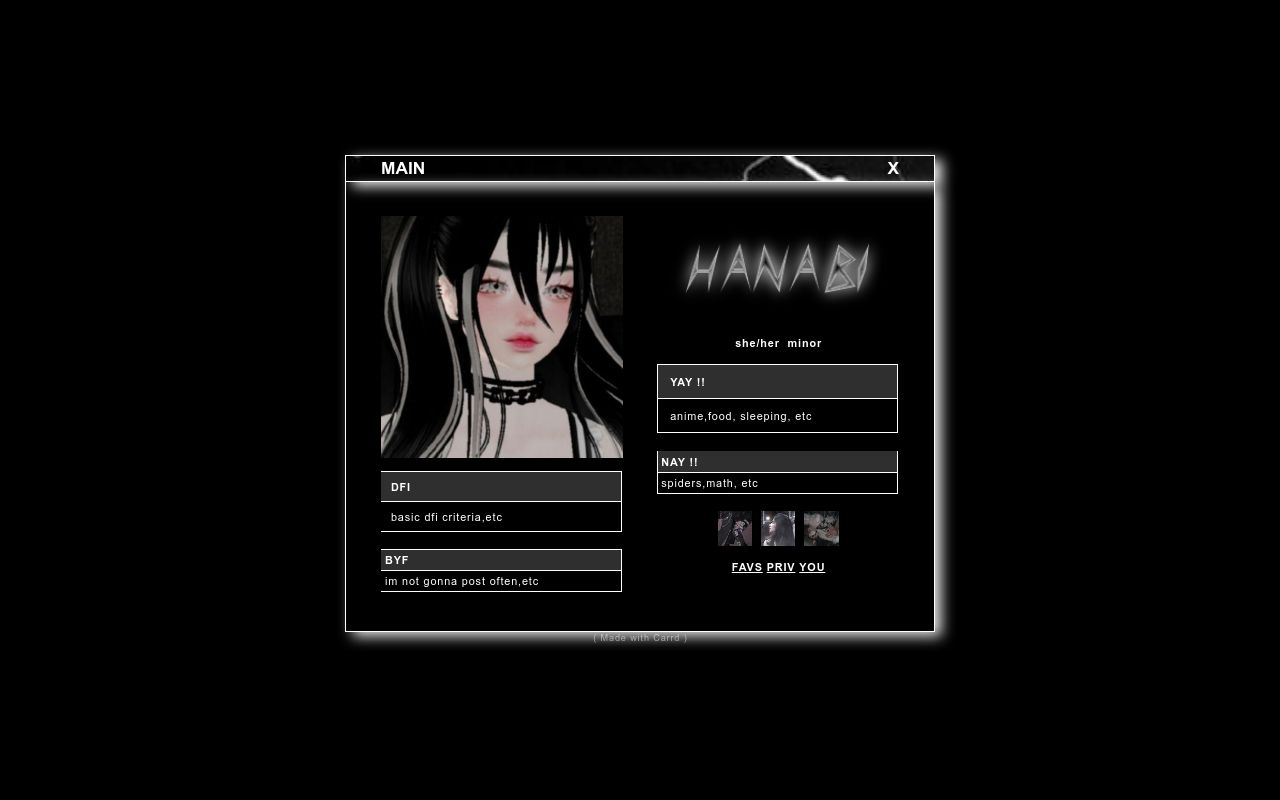Screen dimensions: 1280x800
Task: Click the NAY !! section header
Action: click(777, 461)
